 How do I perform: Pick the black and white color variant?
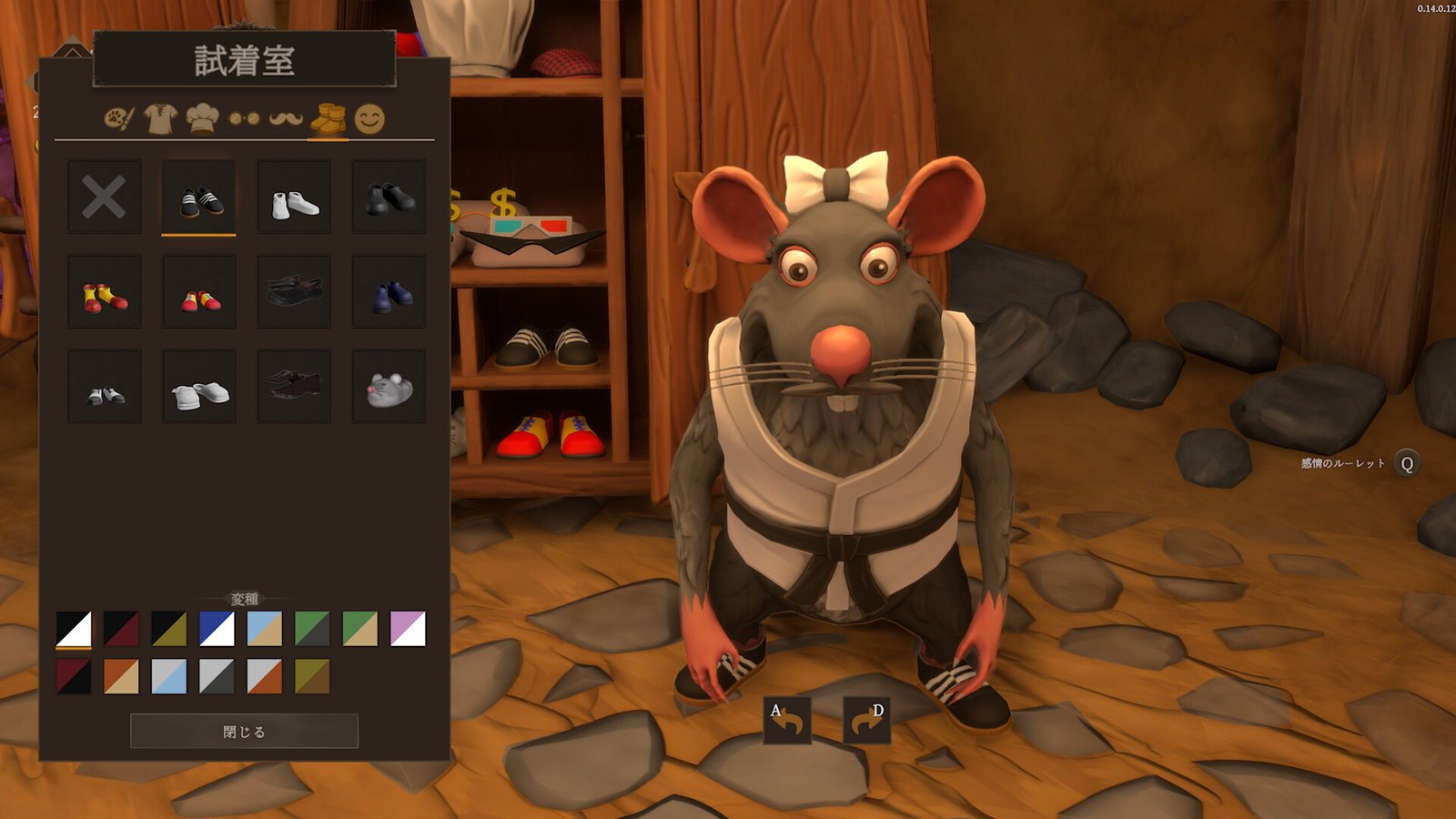[74, 629]
